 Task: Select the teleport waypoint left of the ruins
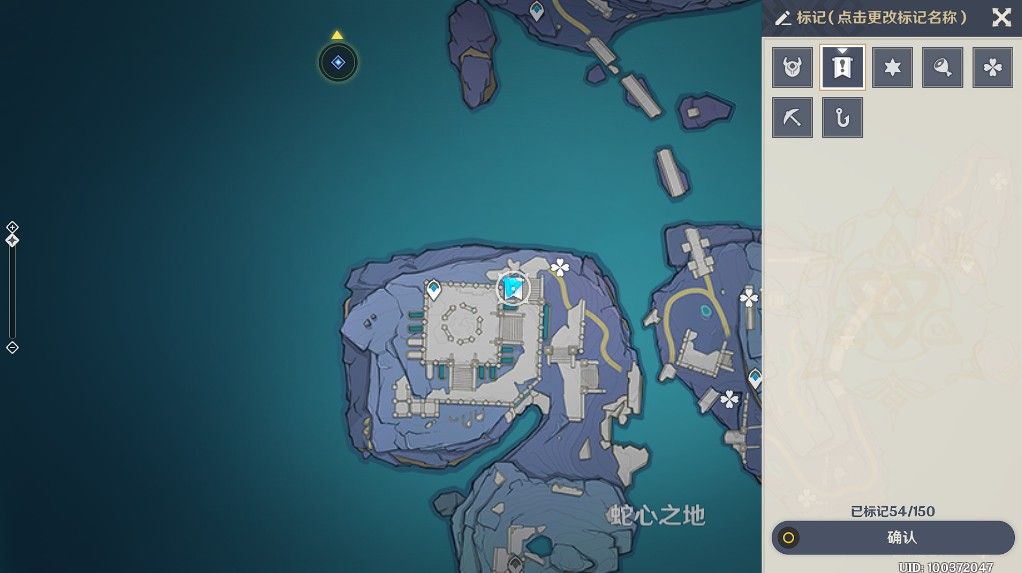[x=434, y=290]
